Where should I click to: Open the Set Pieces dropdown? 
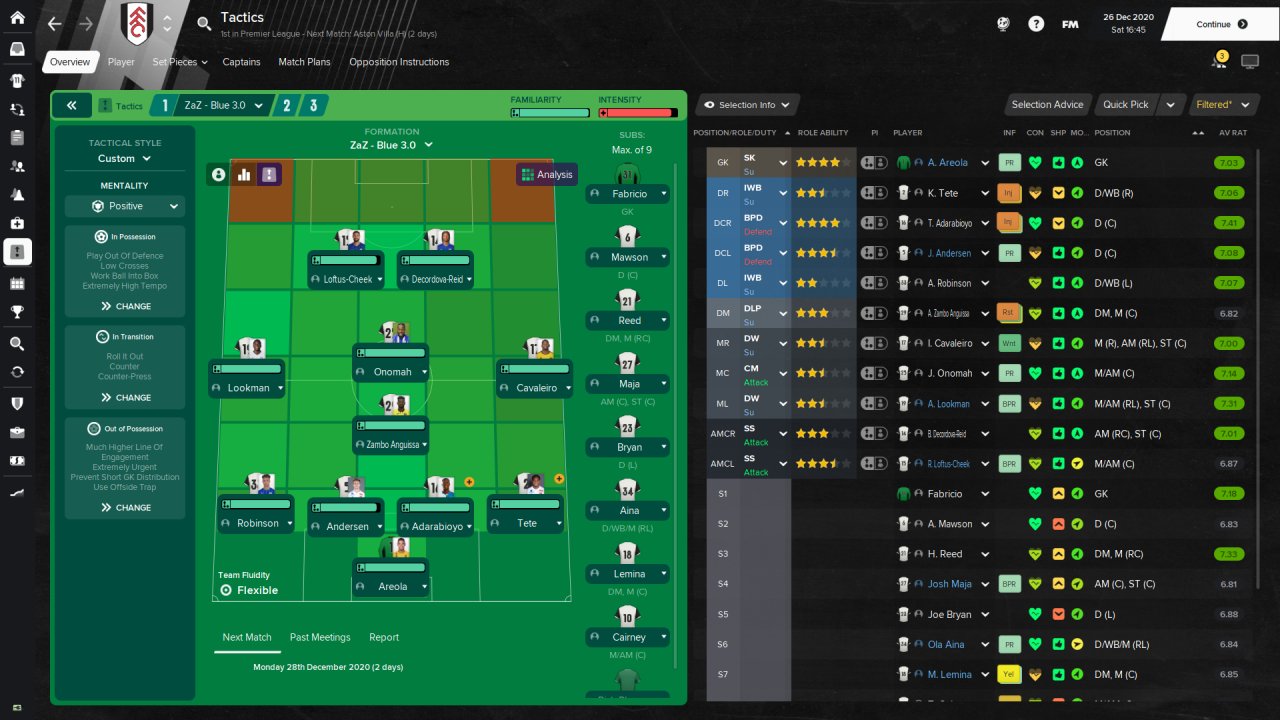(179, 62)
